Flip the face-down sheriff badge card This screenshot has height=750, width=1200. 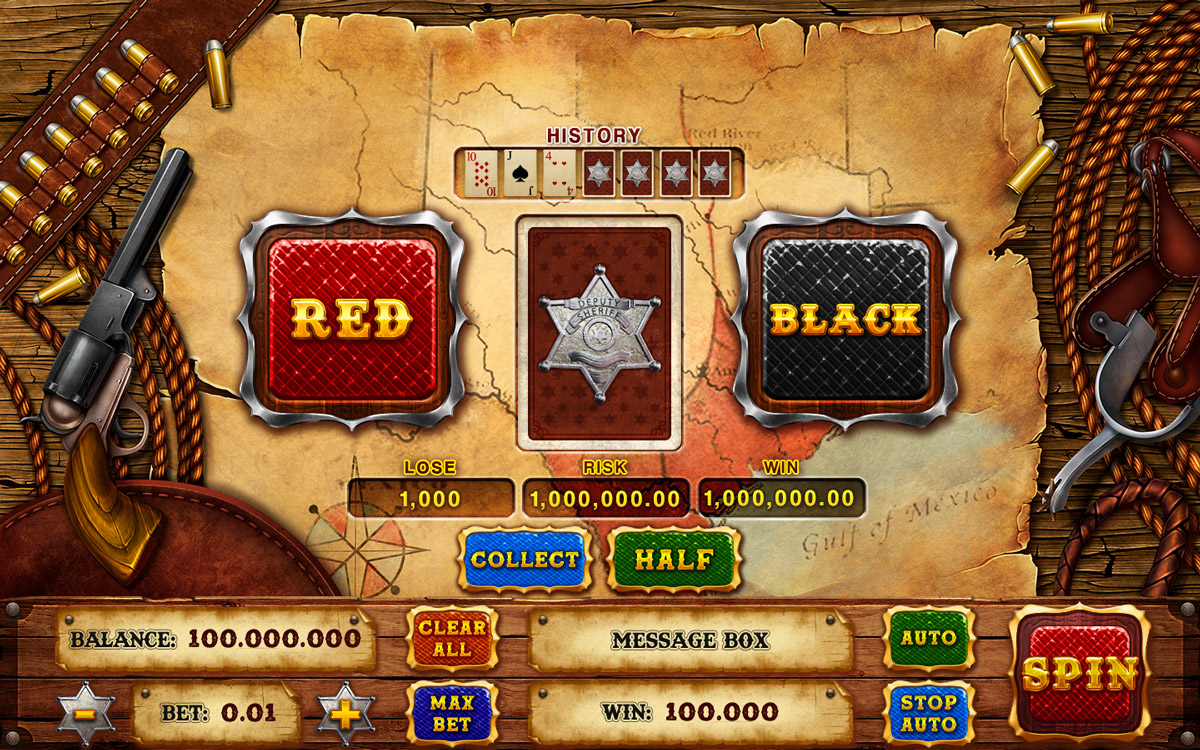pos(599,332)
